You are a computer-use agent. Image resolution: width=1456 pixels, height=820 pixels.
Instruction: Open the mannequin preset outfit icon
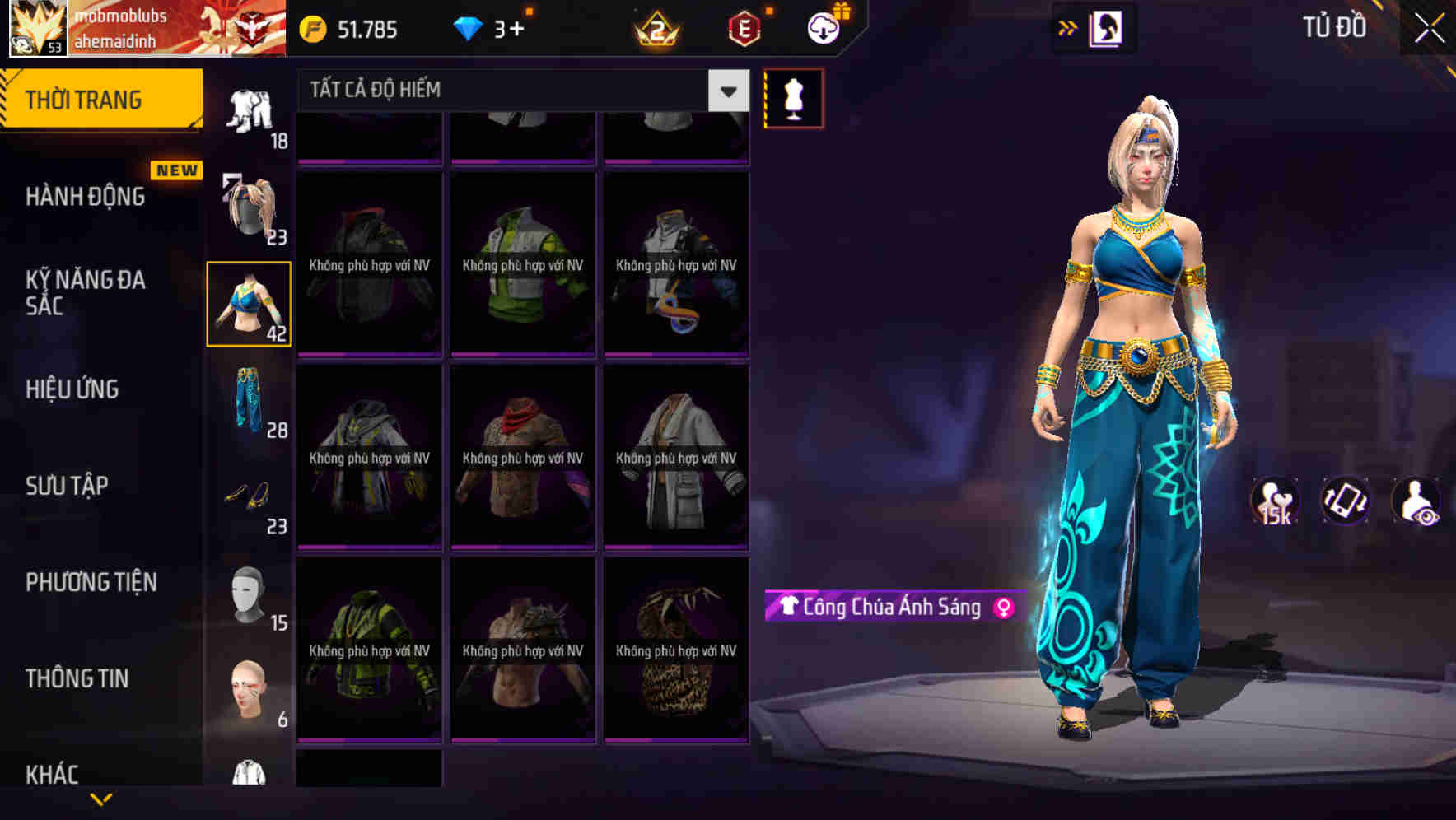[793, 98]
